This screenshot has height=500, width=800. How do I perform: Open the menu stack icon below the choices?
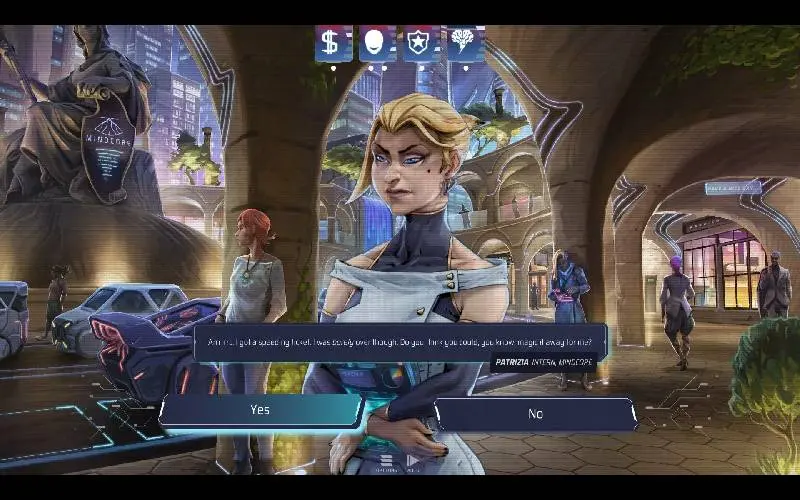[385, 461]
